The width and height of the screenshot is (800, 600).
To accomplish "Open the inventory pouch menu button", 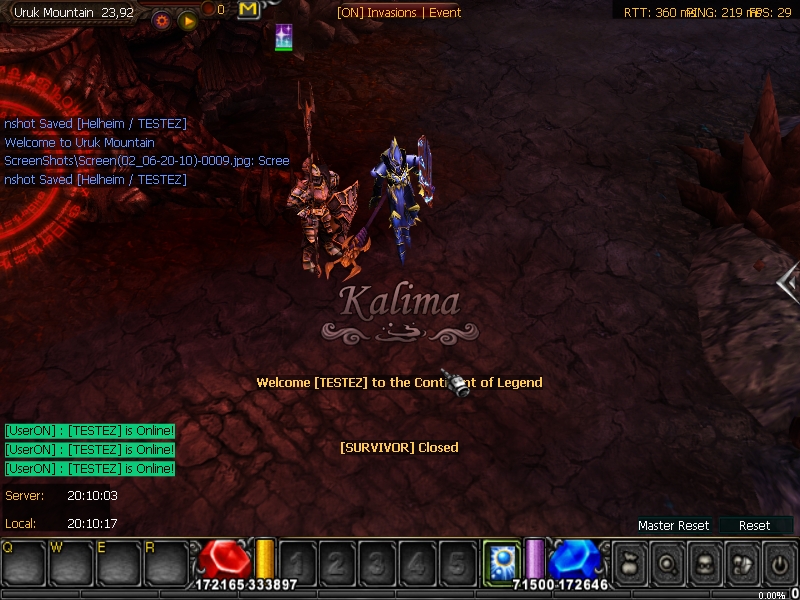I will [x=742, y=562].
